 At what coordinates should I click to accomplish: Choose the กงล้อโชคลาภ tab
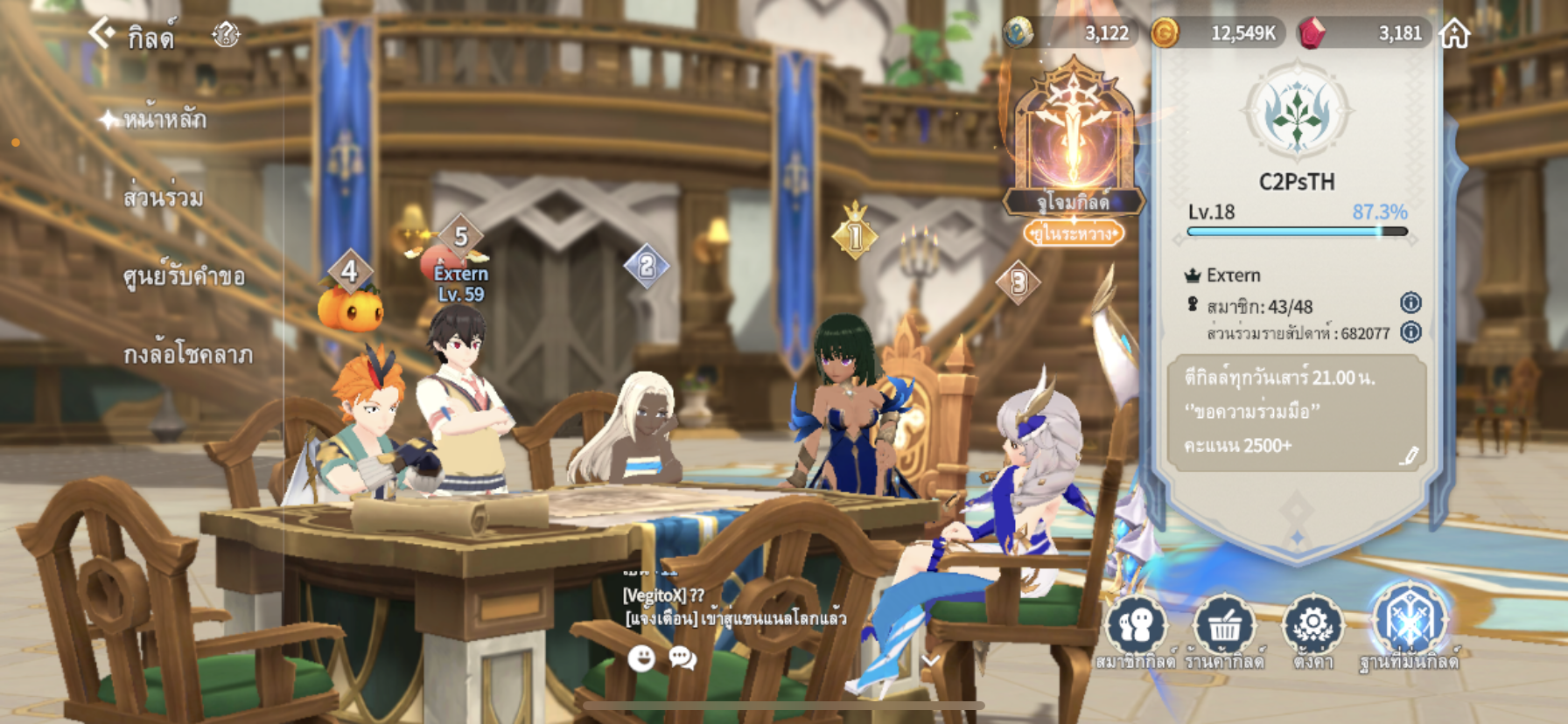pyautogui.click(x=187, y=354)
